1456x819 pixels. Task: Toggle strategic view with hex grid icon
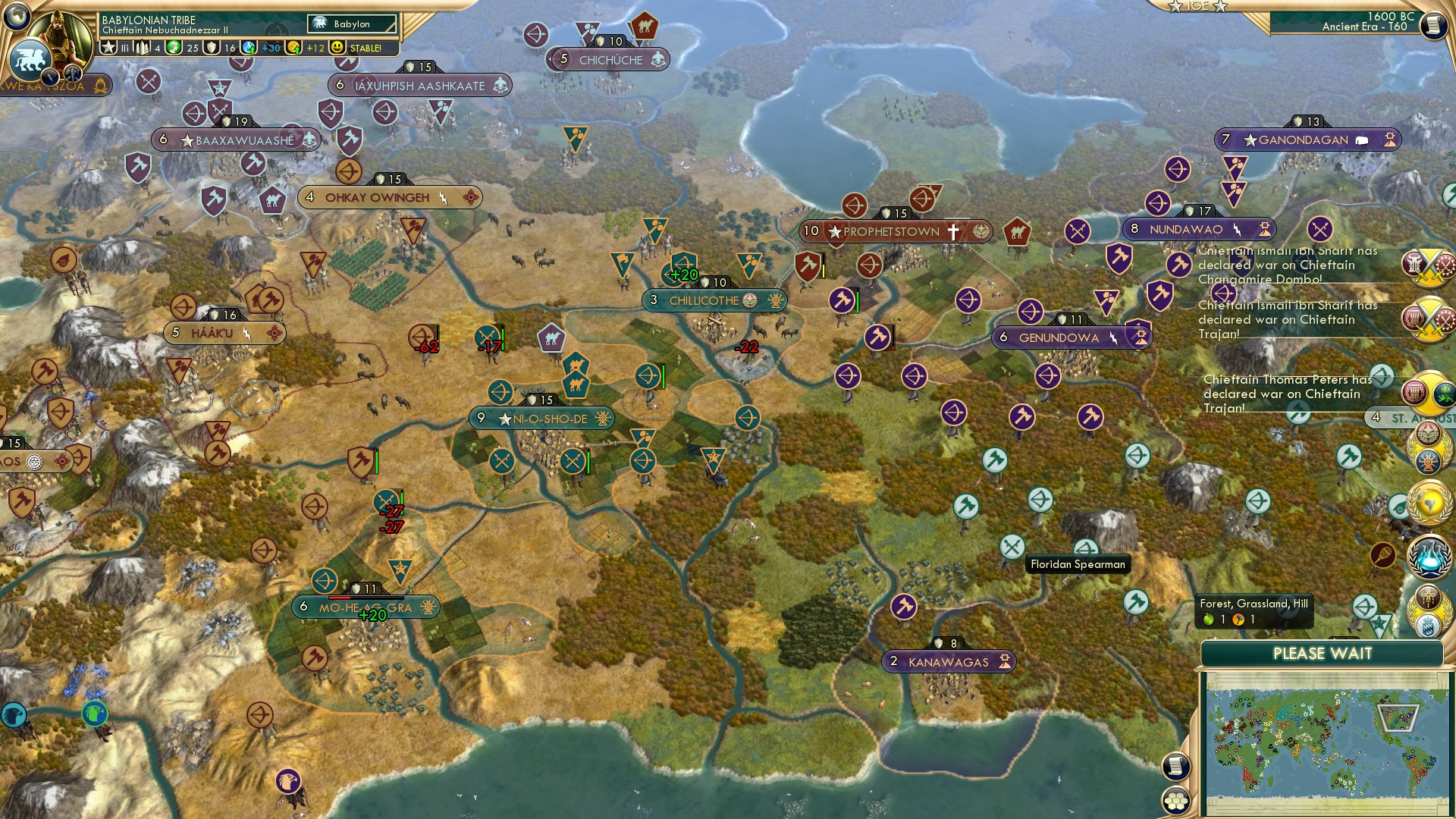click(1175, 801)
